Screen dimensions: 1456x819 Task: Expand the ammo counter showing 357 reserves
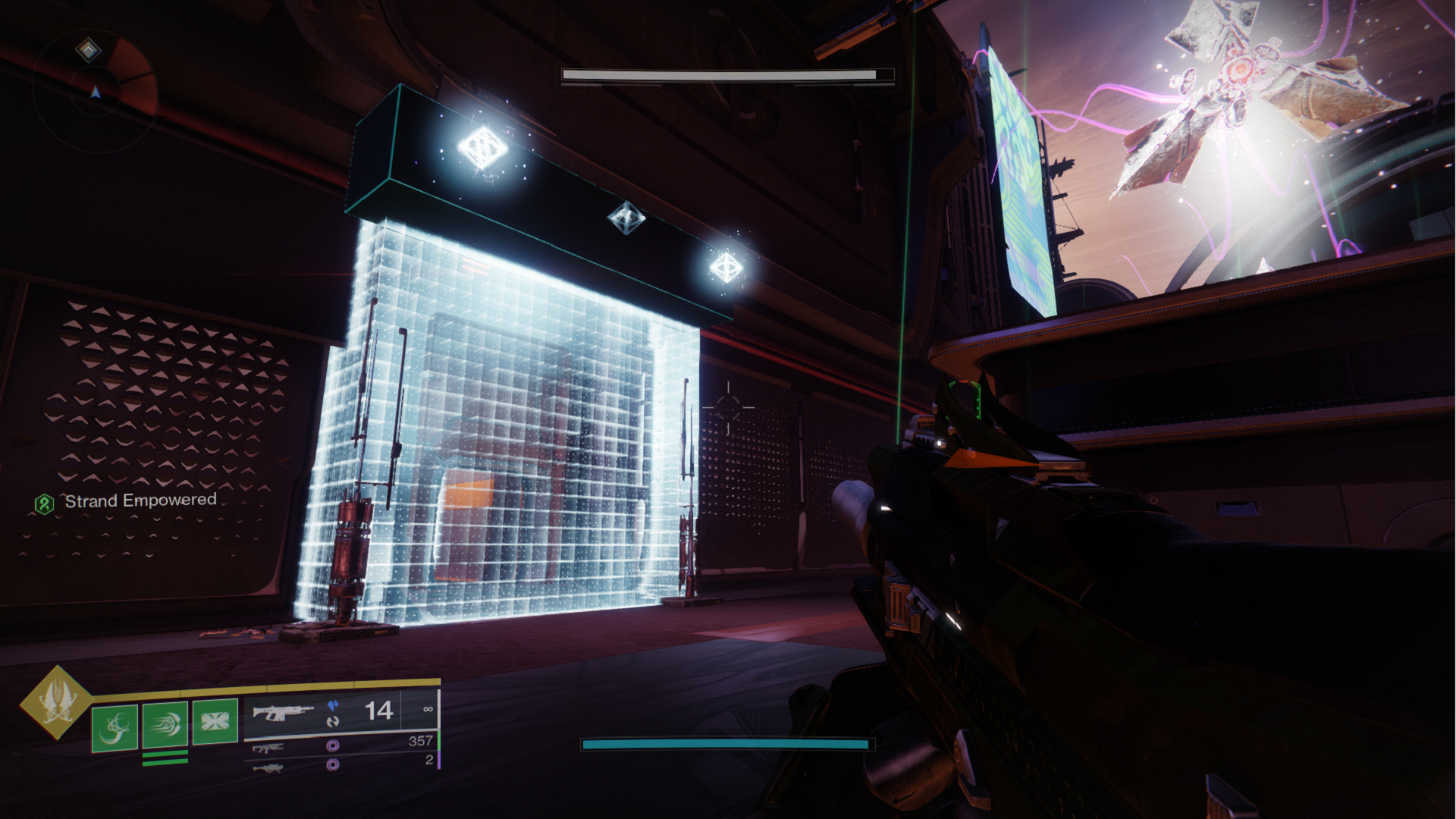tap(420, 740)
